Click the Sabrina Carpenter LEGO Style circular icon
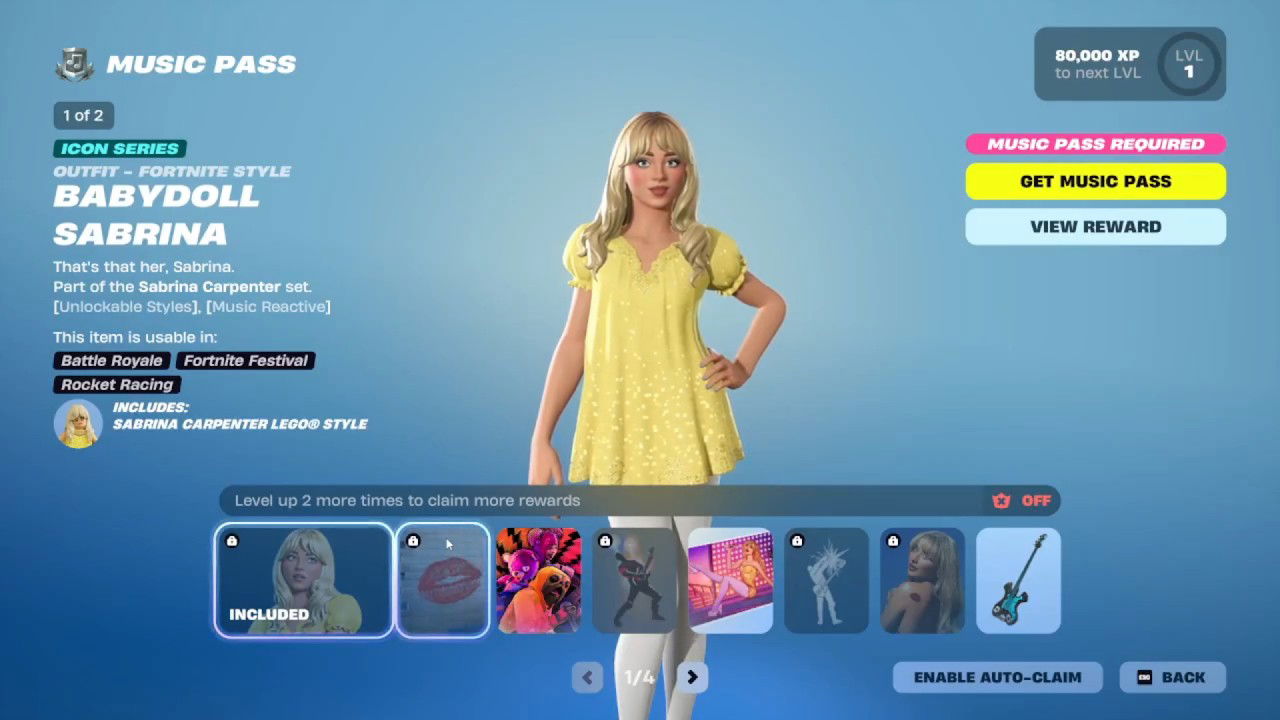This screenshot has height=720, width=1280. tap(77, 423)
